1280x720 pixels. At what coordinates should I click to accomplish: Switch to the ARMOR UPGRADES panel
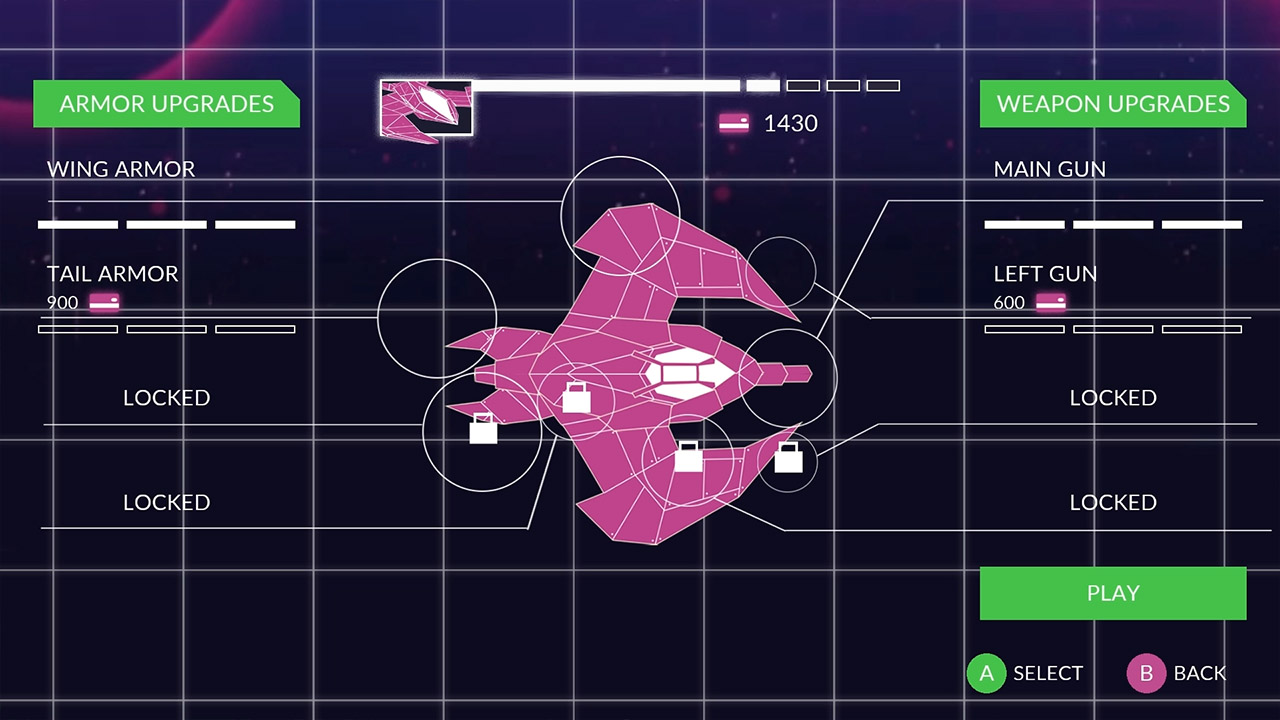click(x=166, y=103)
